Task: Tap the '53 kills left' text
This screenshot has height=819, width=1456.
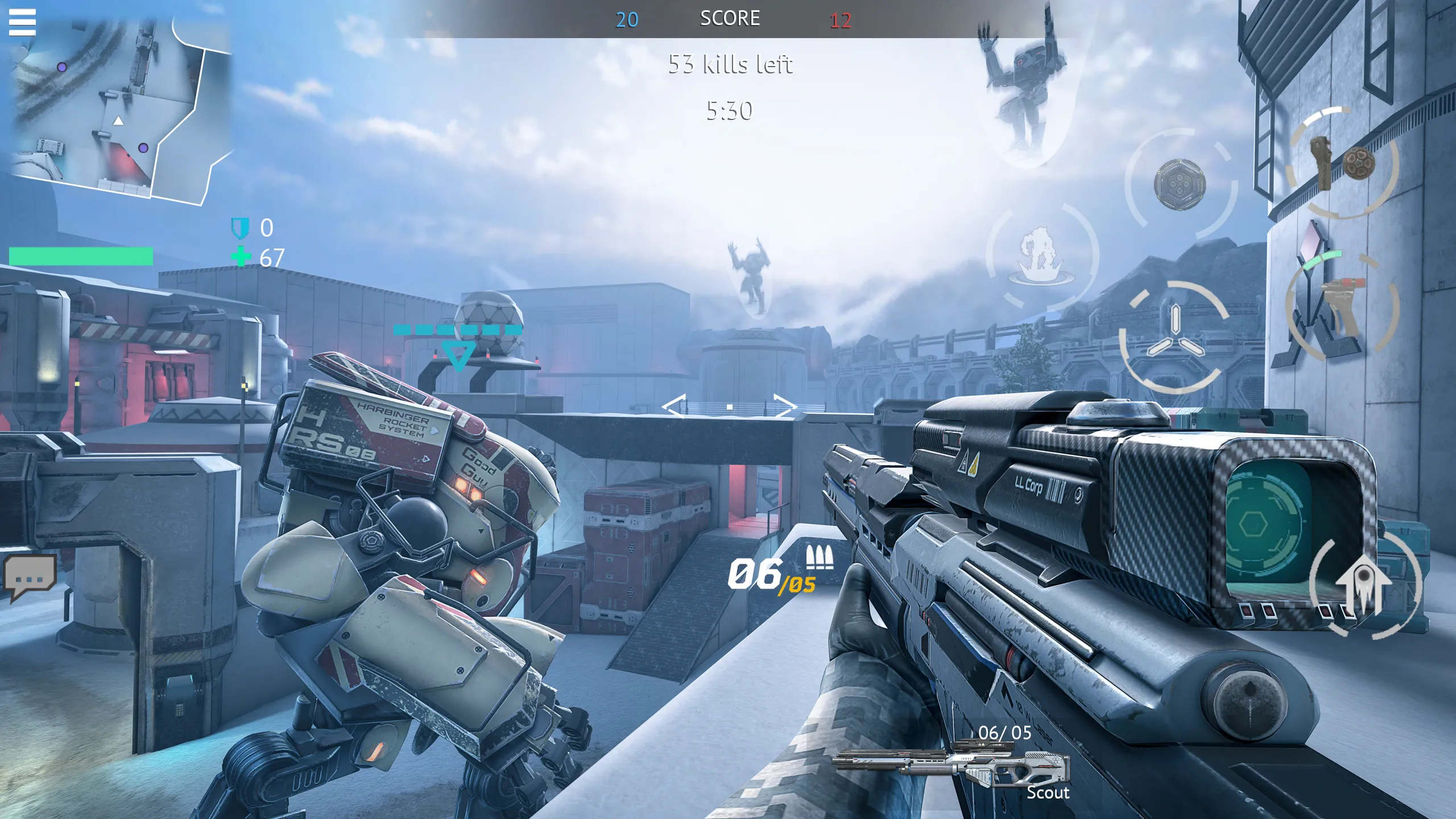Action: [x=730, y=64]
